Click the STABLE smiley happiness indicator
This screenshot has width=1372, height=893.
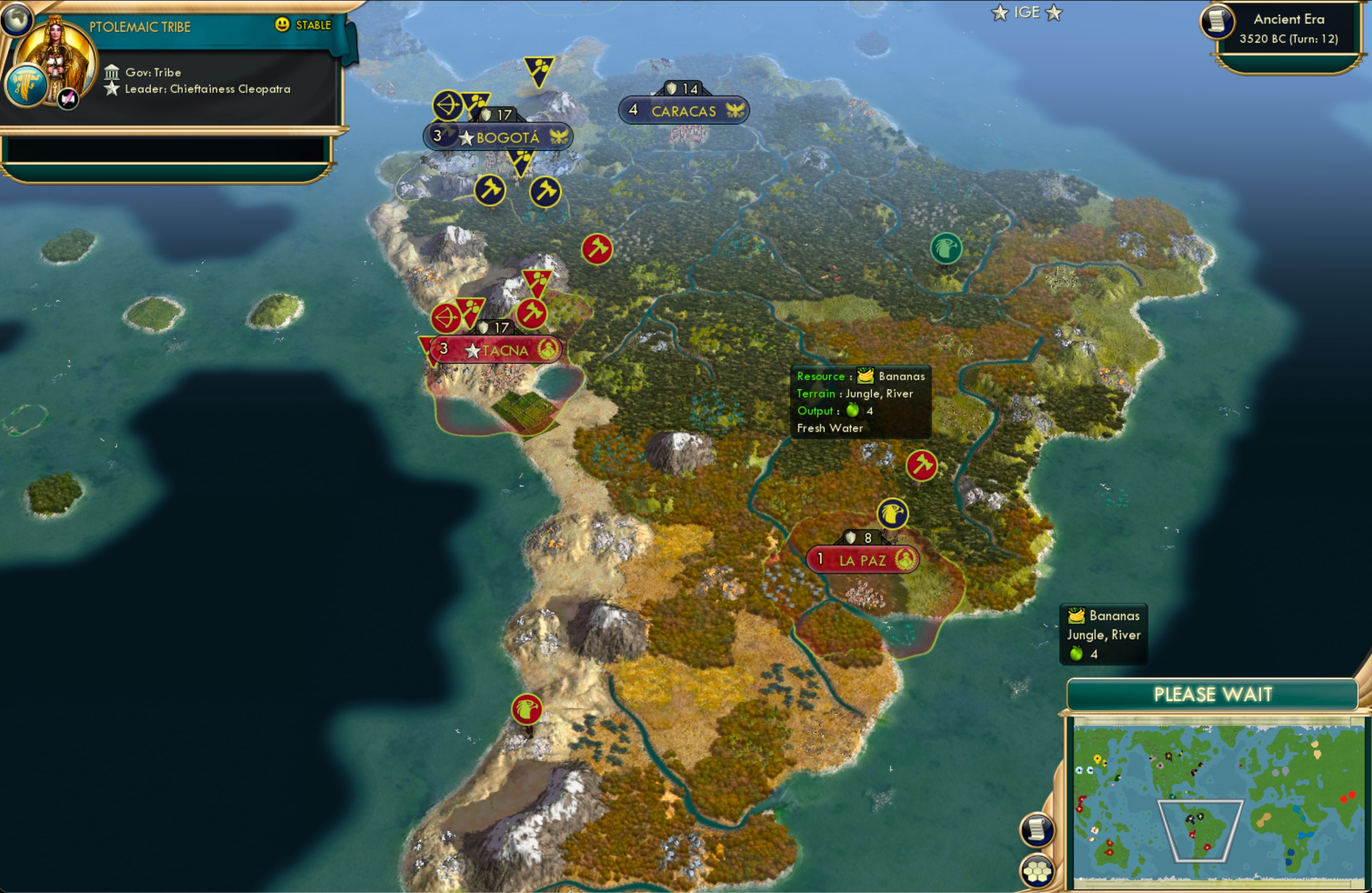click(281, 25)
